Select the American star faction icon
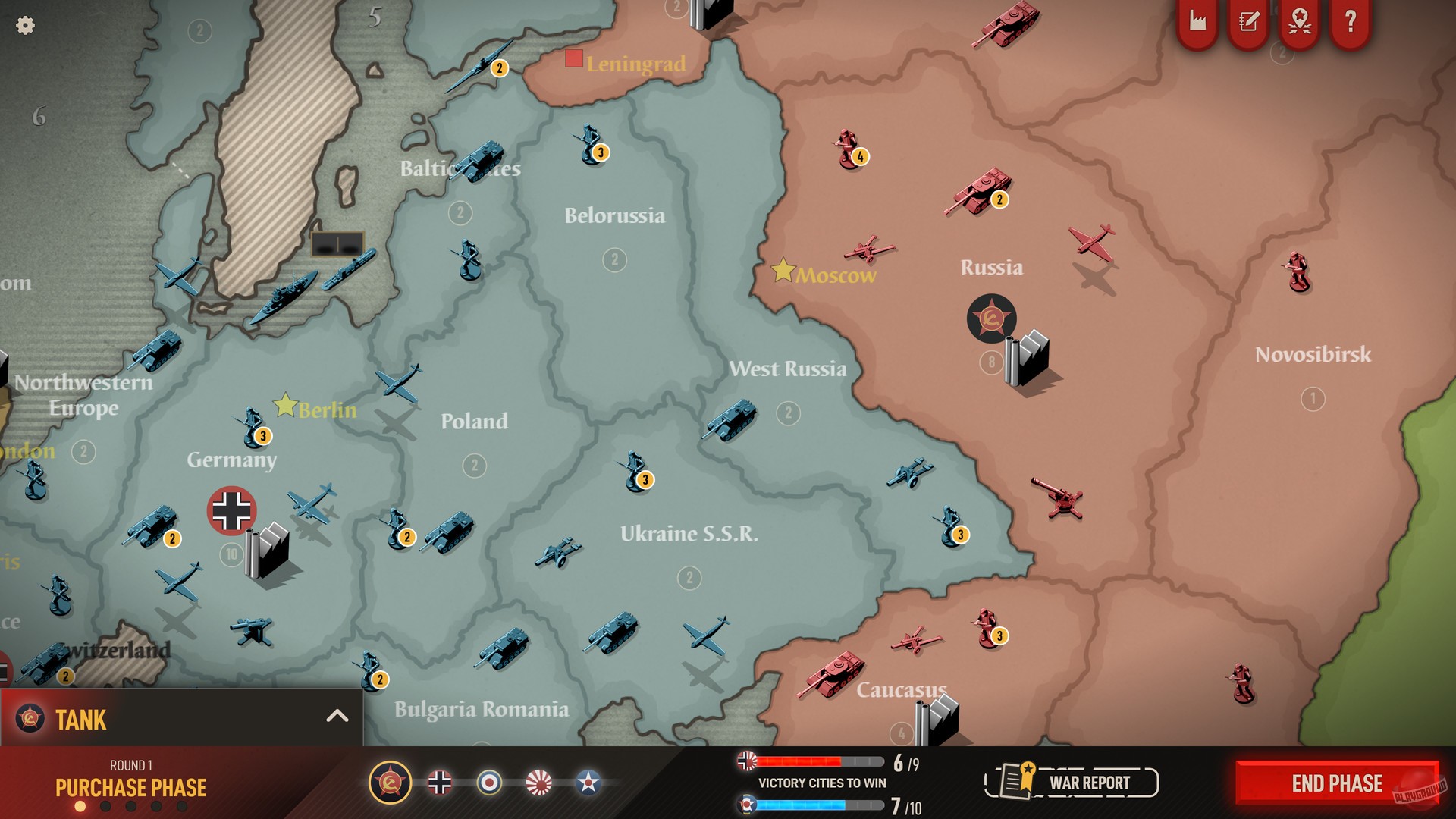This screenshot has height=819, width=1456. pyautogui.click(x=587, y=782)
